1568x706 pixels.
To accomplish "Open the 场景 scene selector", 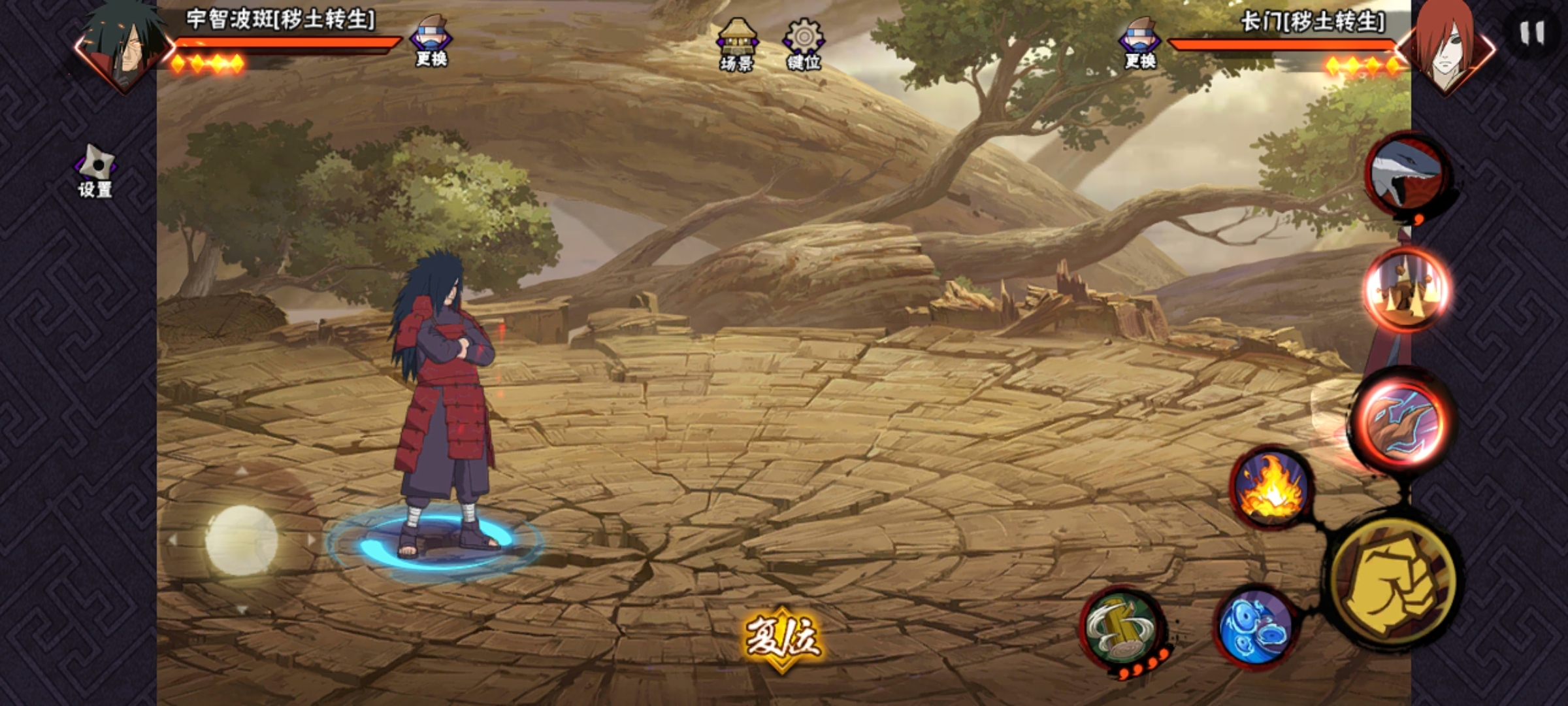I will [737, 44].
